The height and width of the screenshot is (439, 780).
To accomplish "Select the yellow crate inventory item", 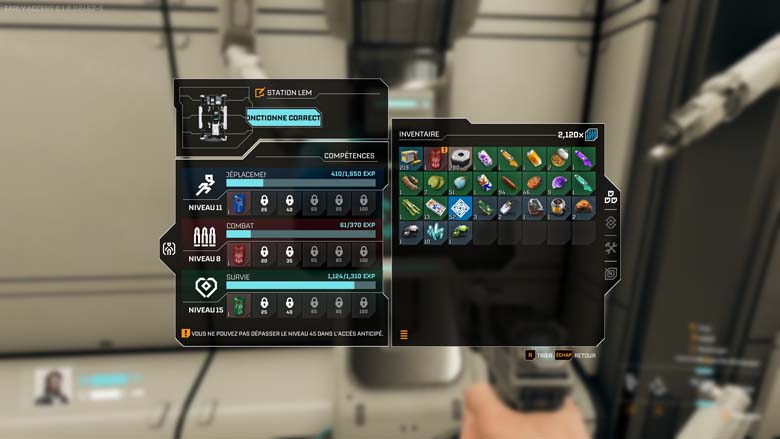I will (410, 158).
